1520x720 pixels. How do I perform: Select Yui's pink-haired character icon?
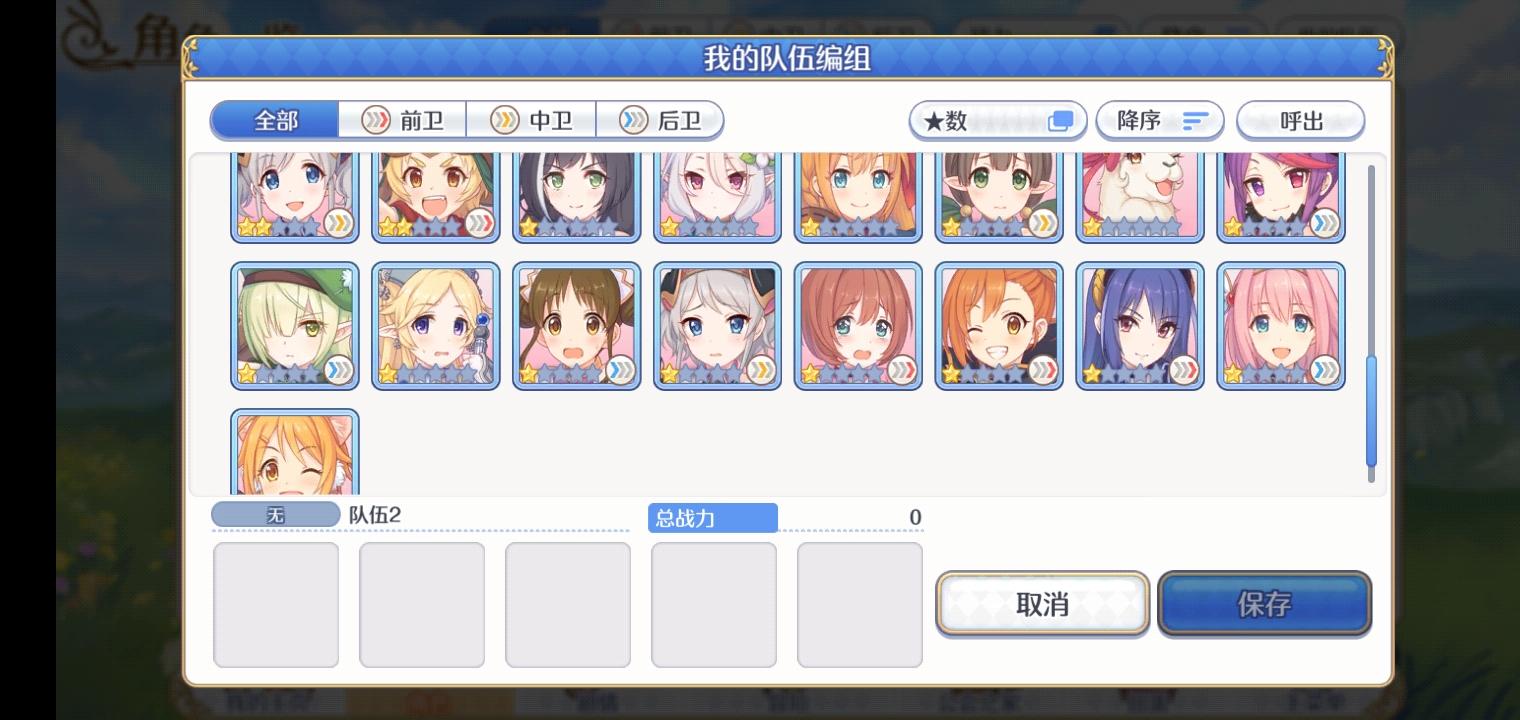(x=1281, y=324)
